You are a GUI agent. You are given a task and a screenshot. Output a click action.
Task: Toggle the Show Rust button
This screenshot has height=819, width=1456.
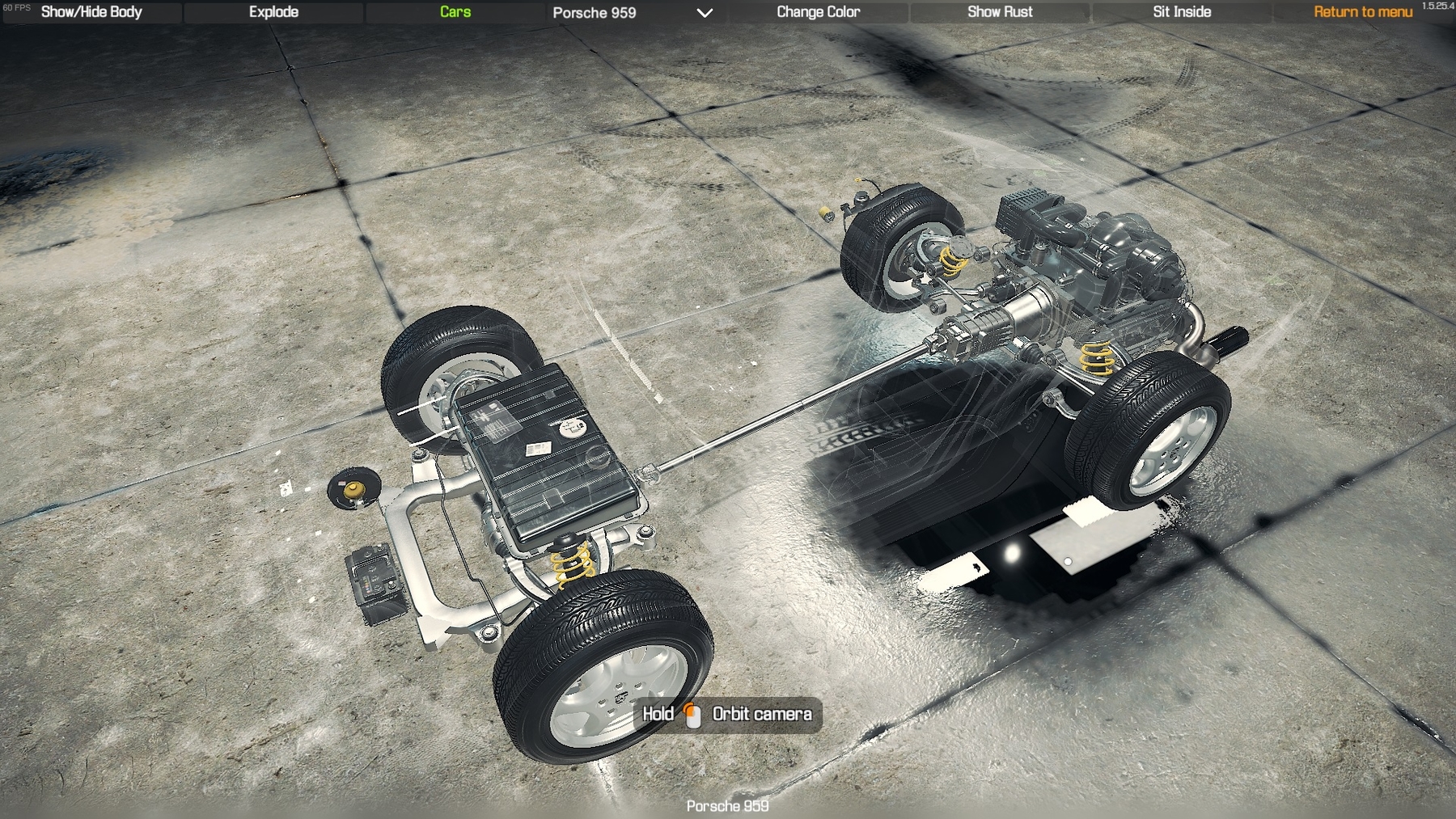[1000, 12]
